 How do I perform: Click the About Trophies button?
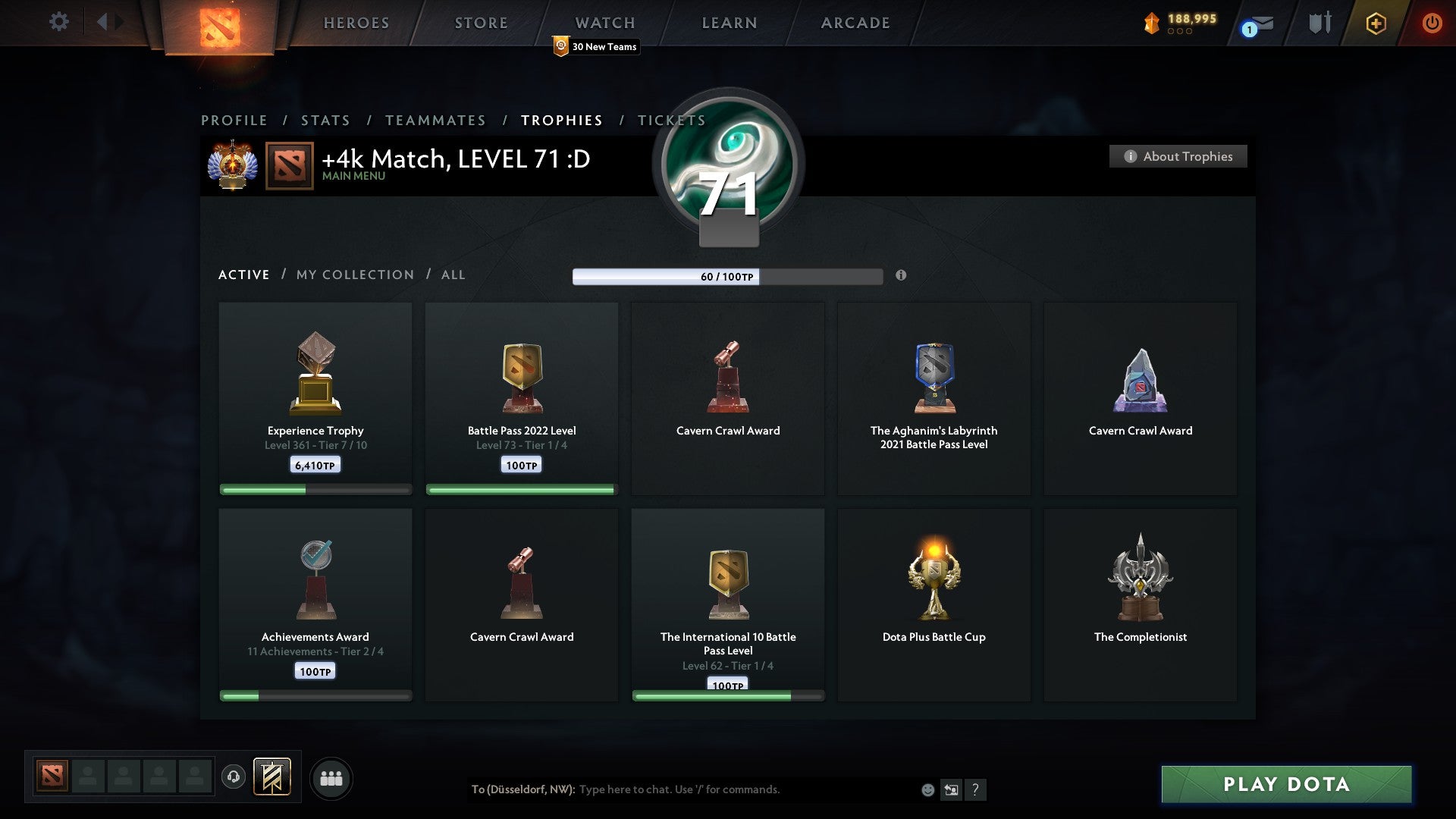1178,156
